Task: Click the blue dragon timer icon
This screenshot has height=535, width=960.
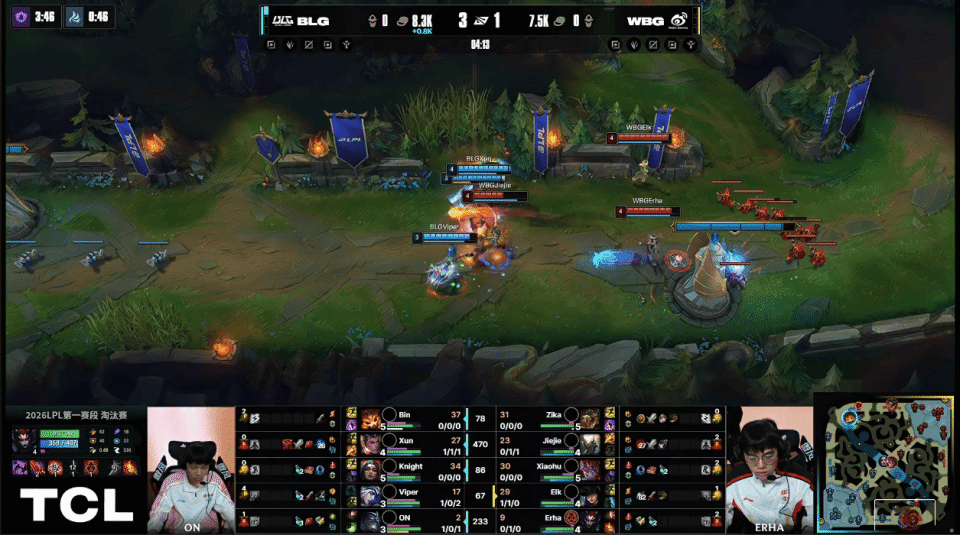Action: tap(75, 15)
